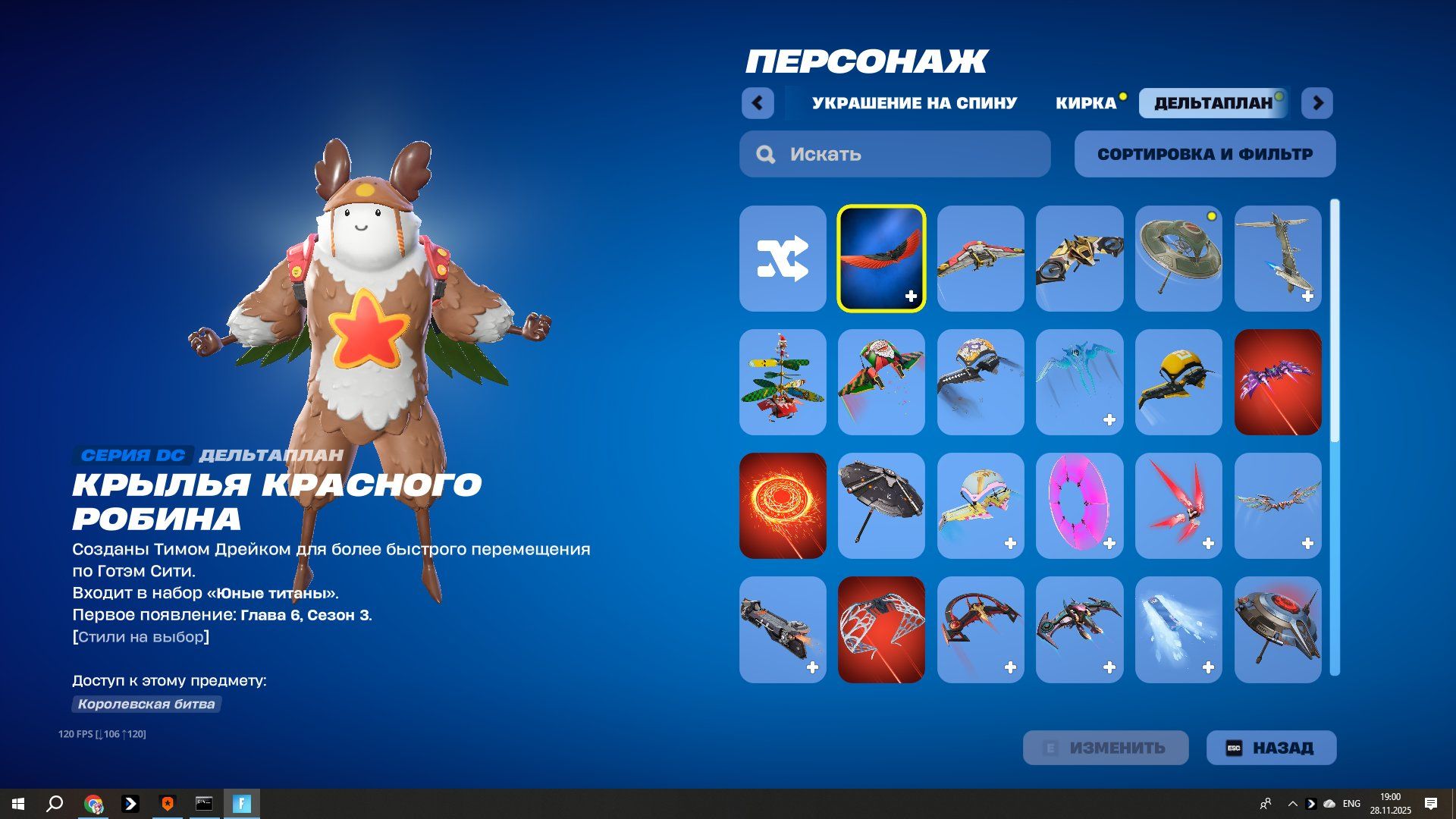Open Chrome from the Windows taskbar
Image resolution: width=1456 pixels, height=819 pixels.
(93, 804)
